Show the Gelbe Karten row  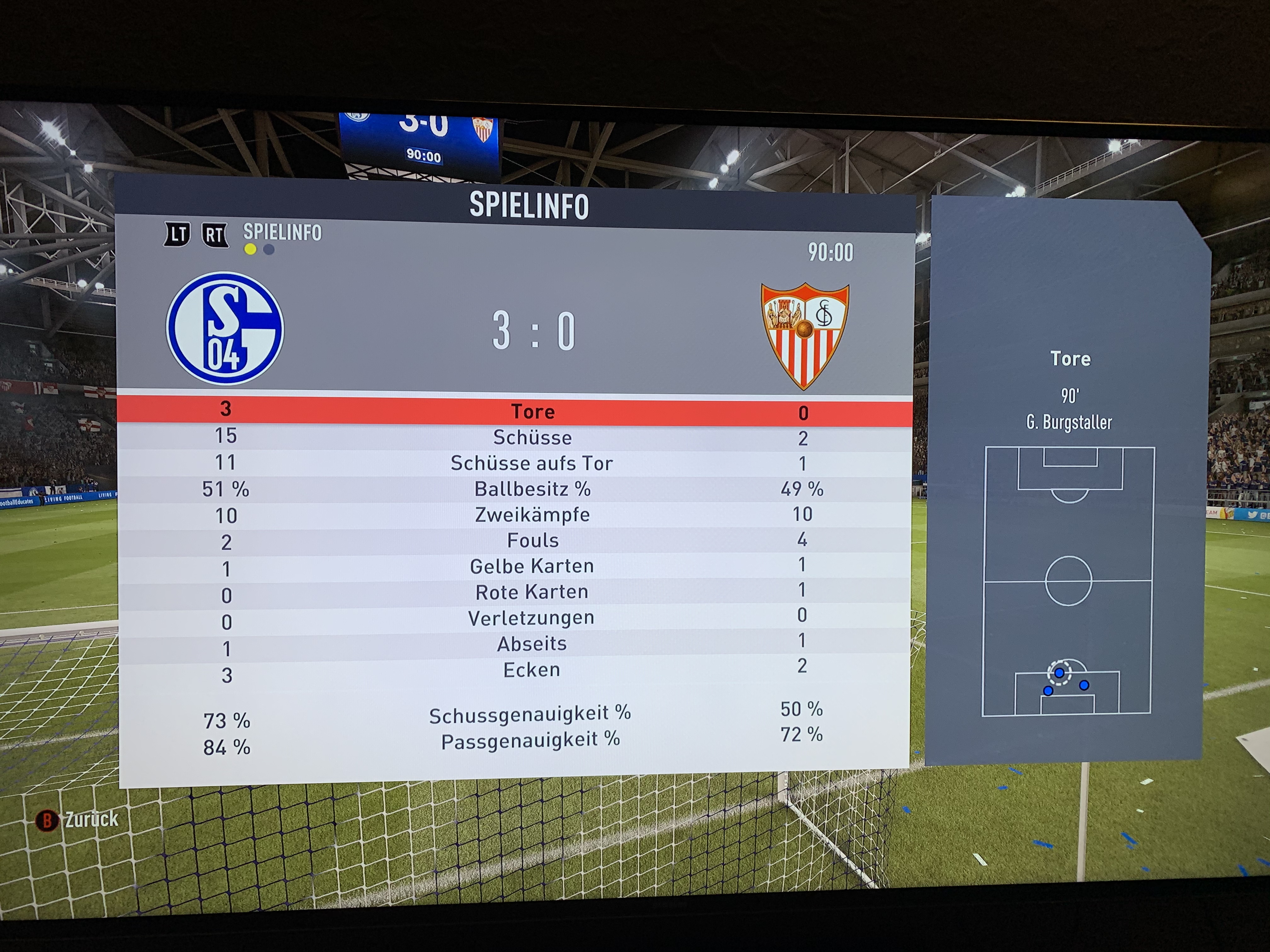[532, 566]
